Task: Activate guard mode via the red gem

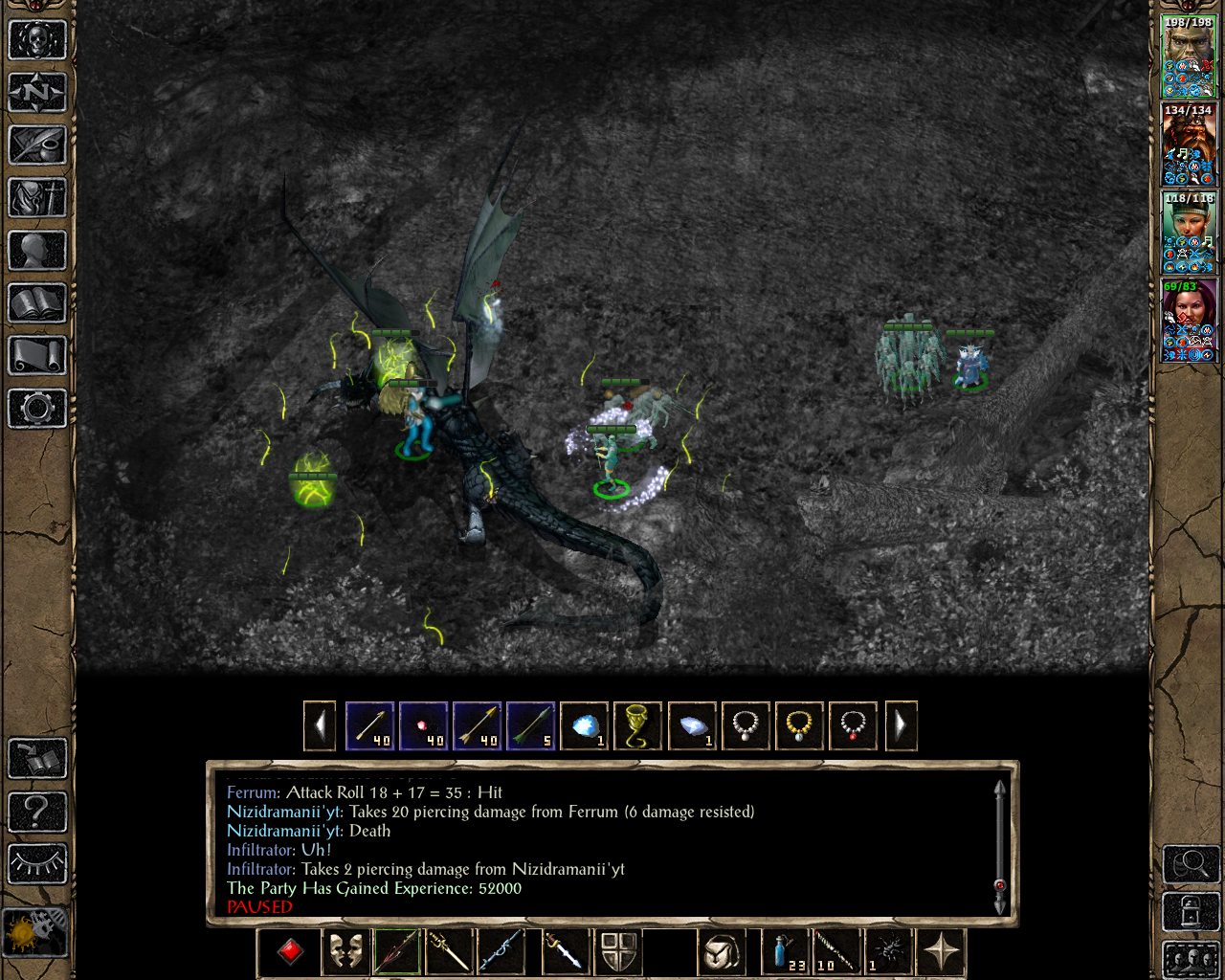Action: pos(290,953)
